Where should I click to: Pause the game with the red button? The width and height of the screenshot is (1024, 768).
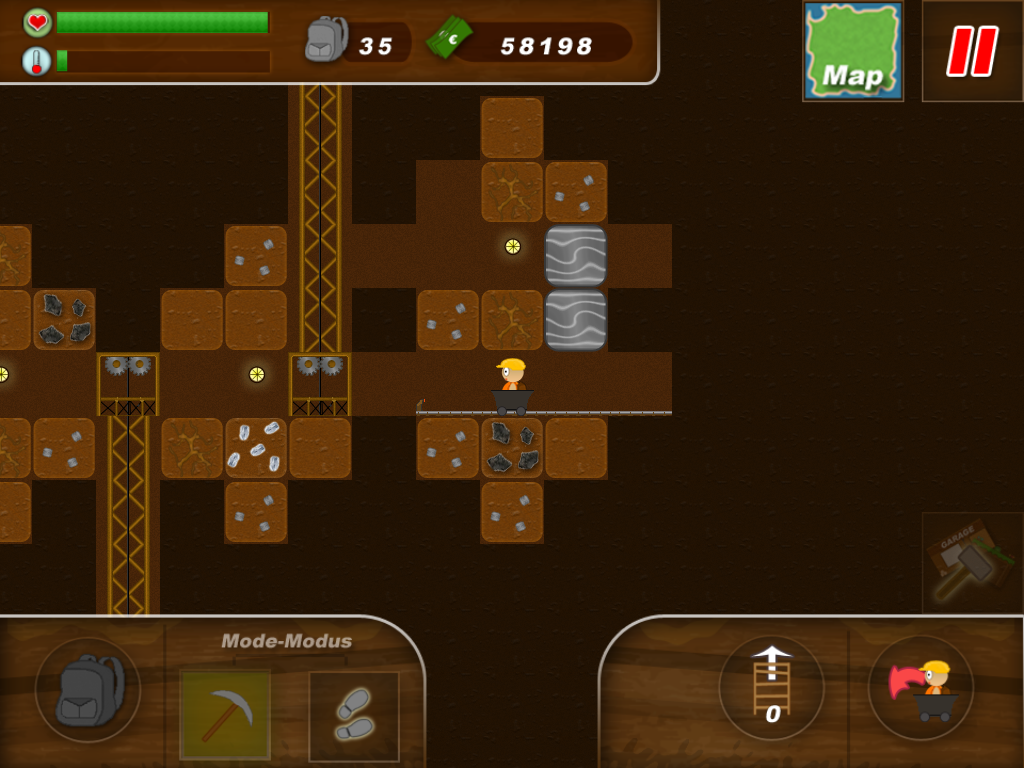pos(972,51)
